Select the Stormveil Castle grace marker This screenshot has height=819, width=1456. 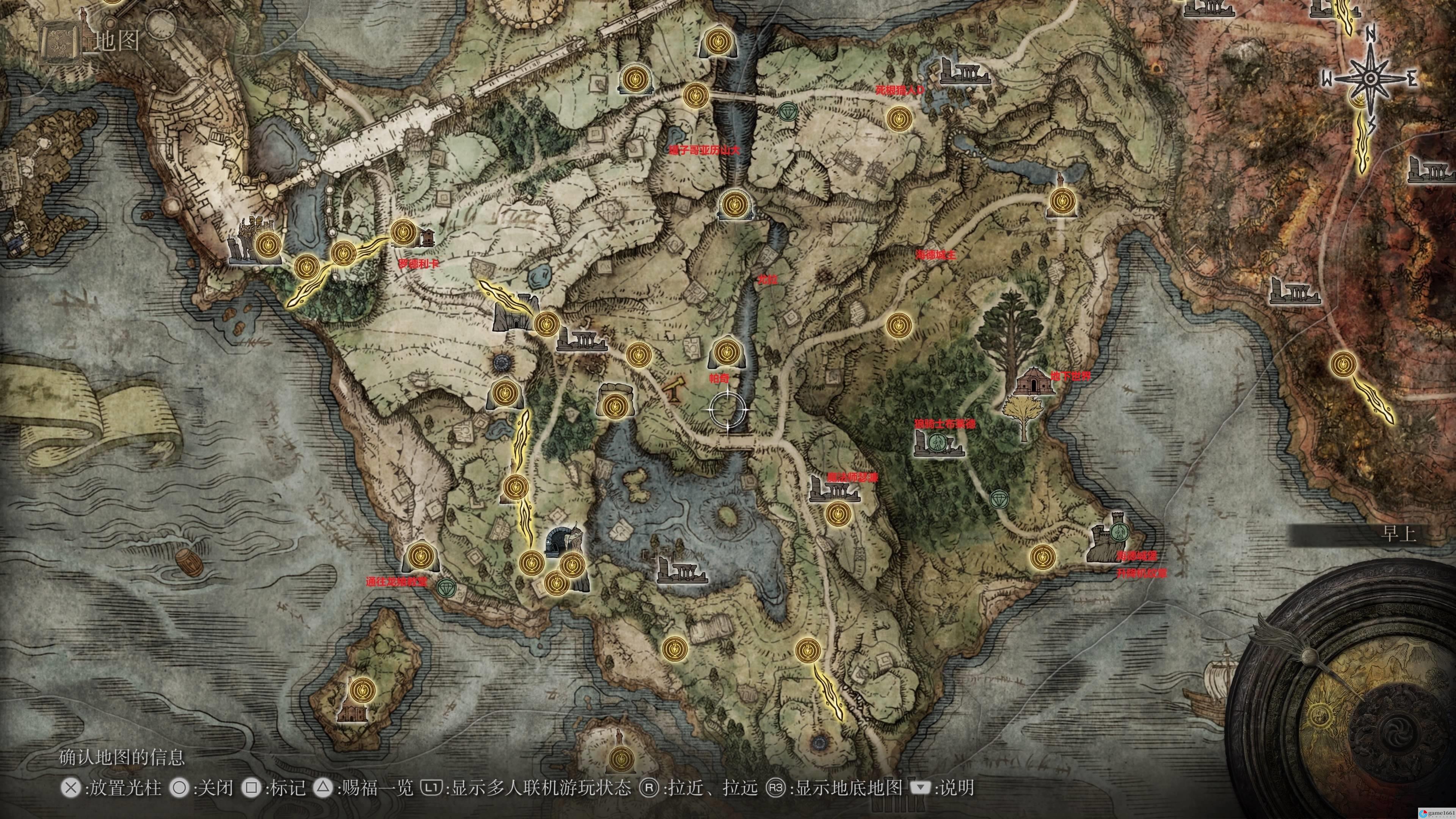[x=268, y=245]
